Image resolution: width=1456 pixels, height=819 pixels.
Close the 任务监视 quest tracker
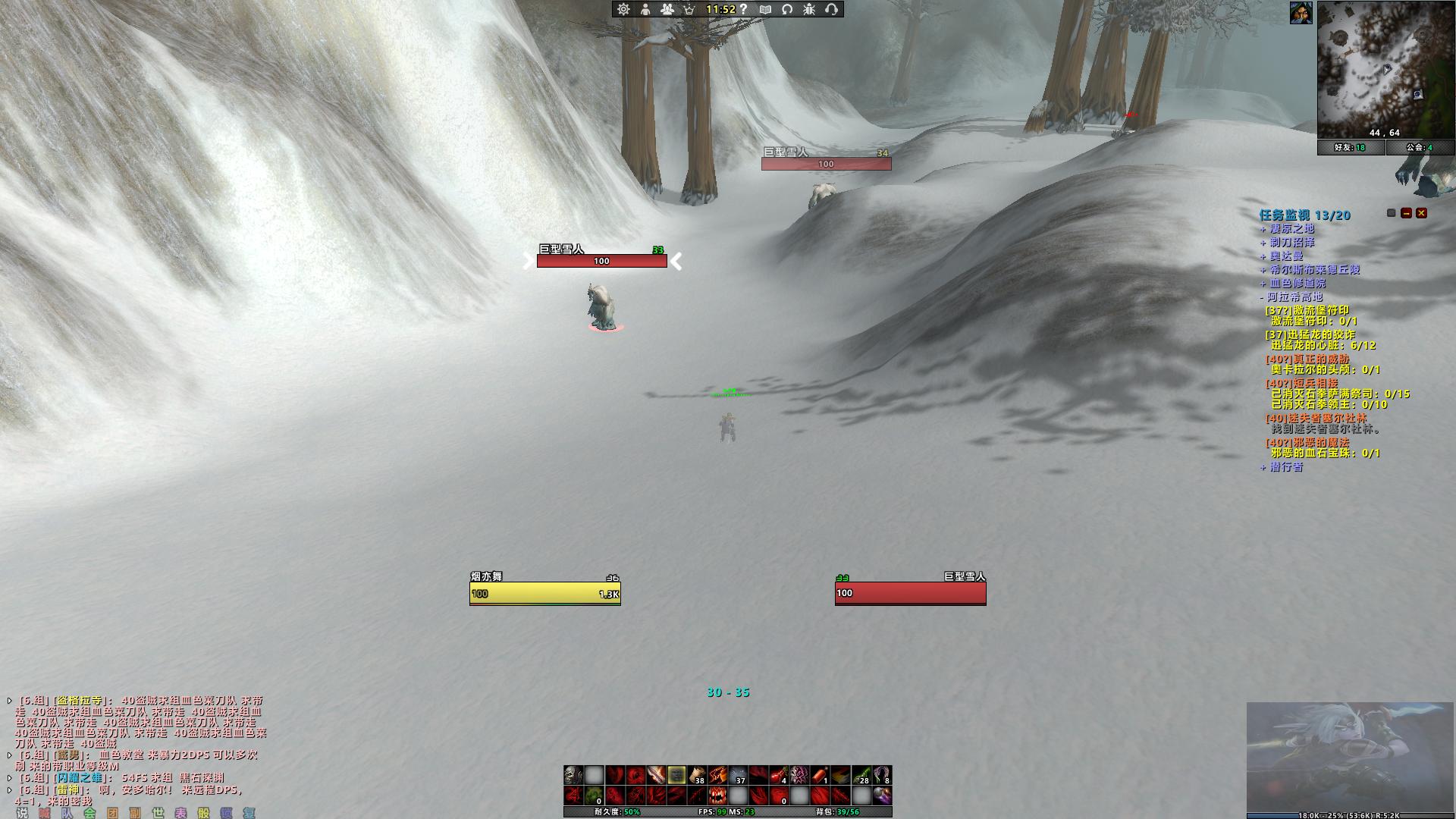tap(1422, 214)
